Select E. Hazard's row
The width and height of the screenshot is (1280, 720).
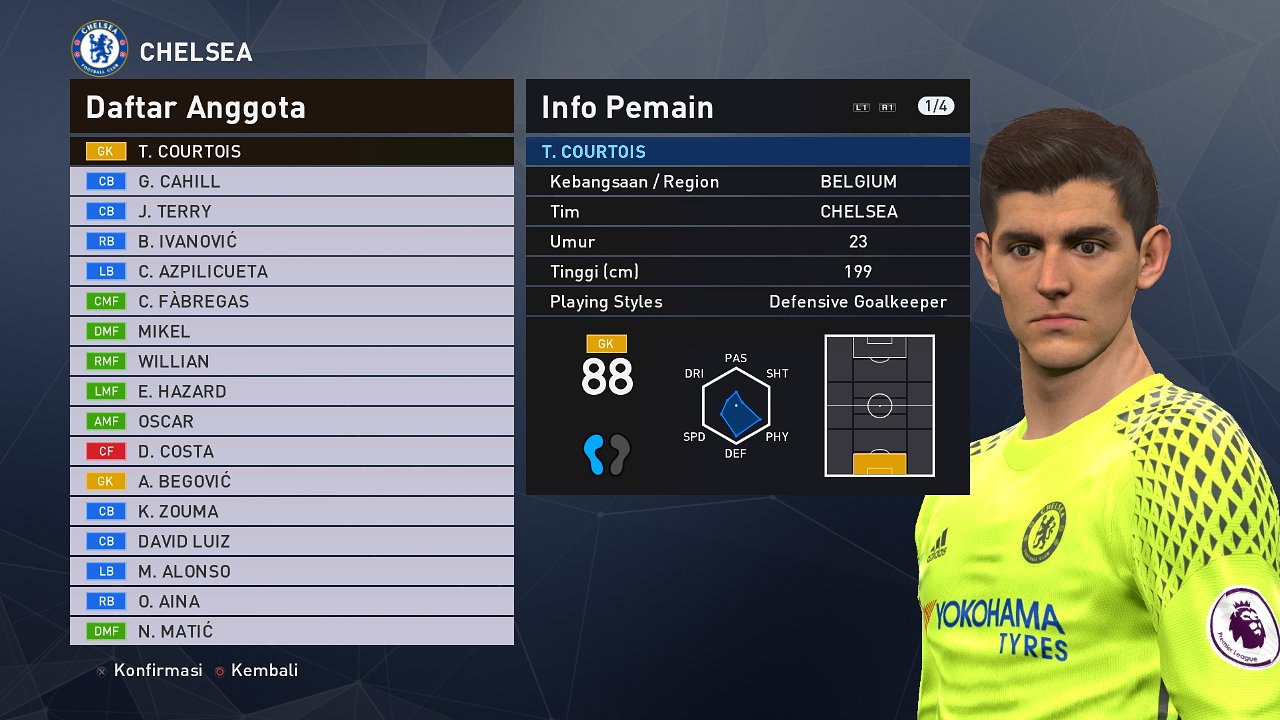point(291,392)
